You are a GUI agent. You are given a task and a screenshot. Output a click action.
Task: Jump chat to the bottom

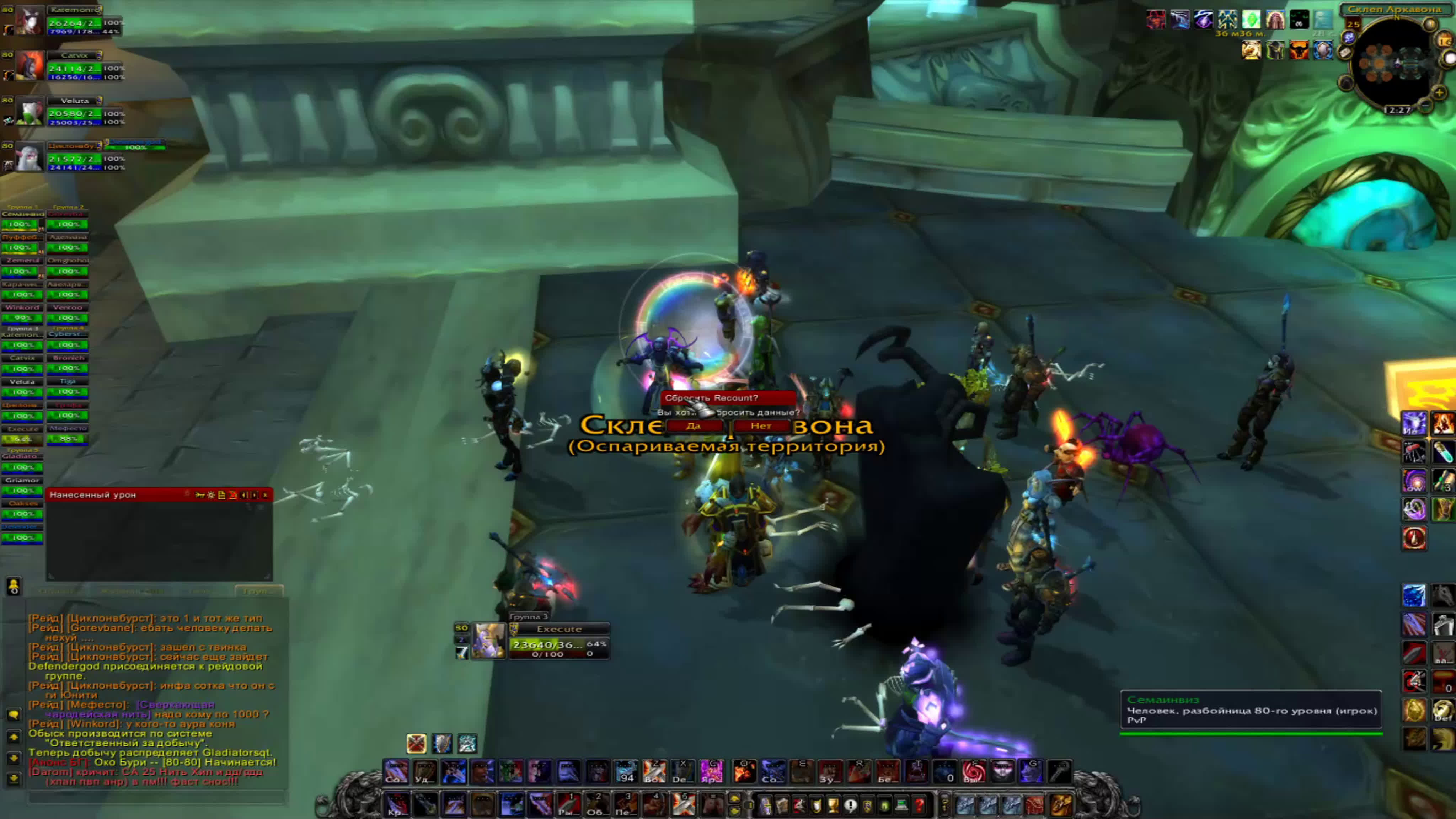click(x=14, y=779)
